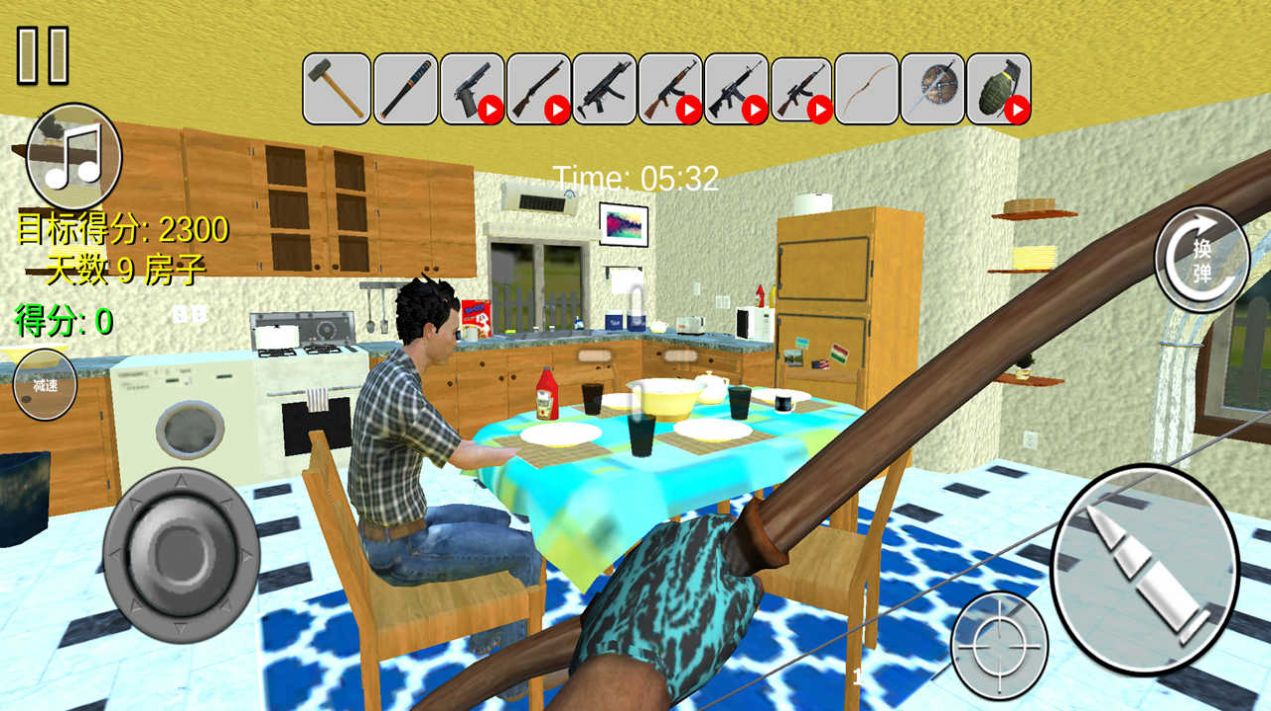1271x711 pixels.
Task: Pick the AK-47 with wooden stock
Action: (x=670, y=89)
